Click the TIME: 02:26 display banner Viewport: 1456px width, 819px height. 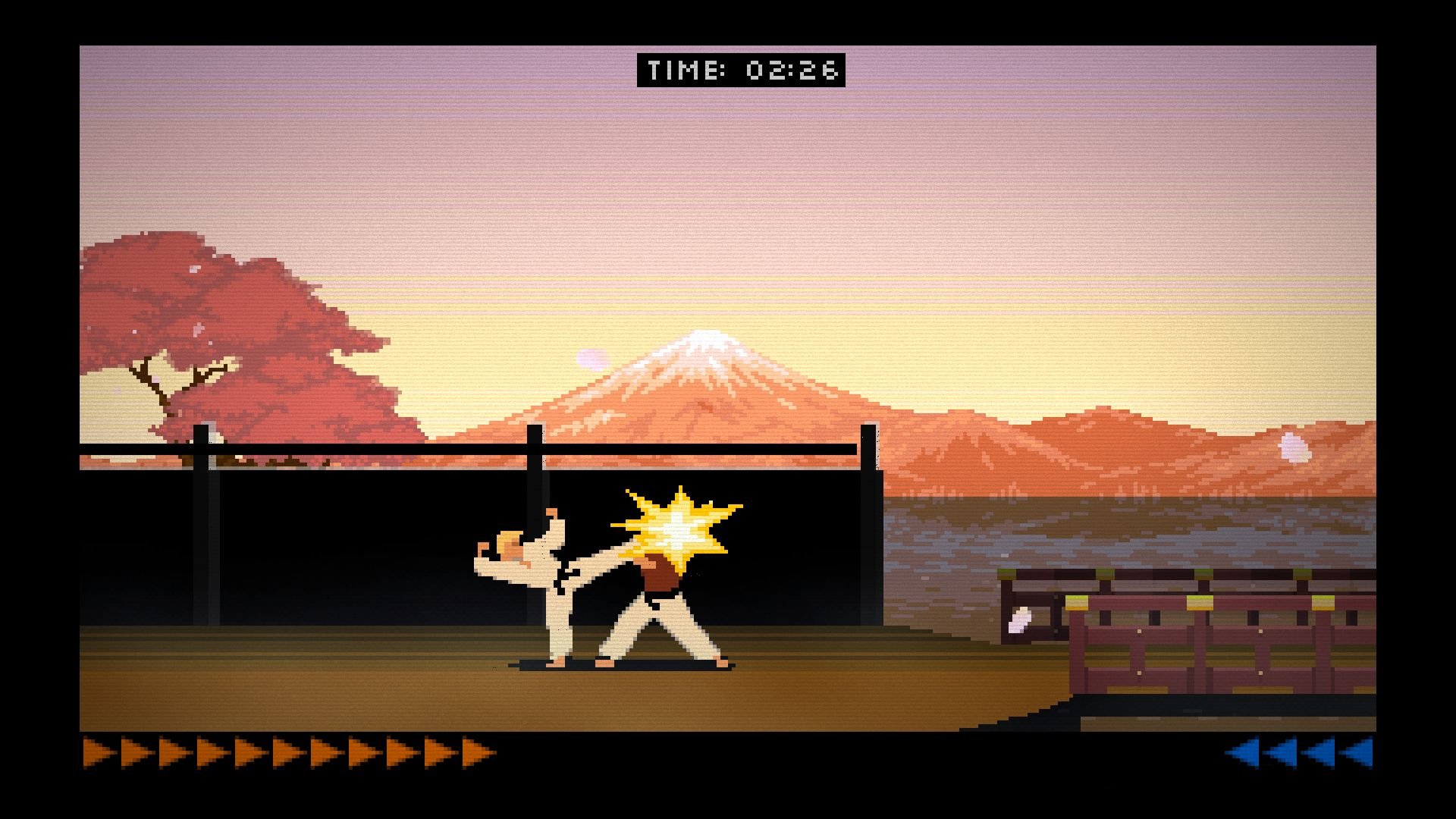point(742,71)
